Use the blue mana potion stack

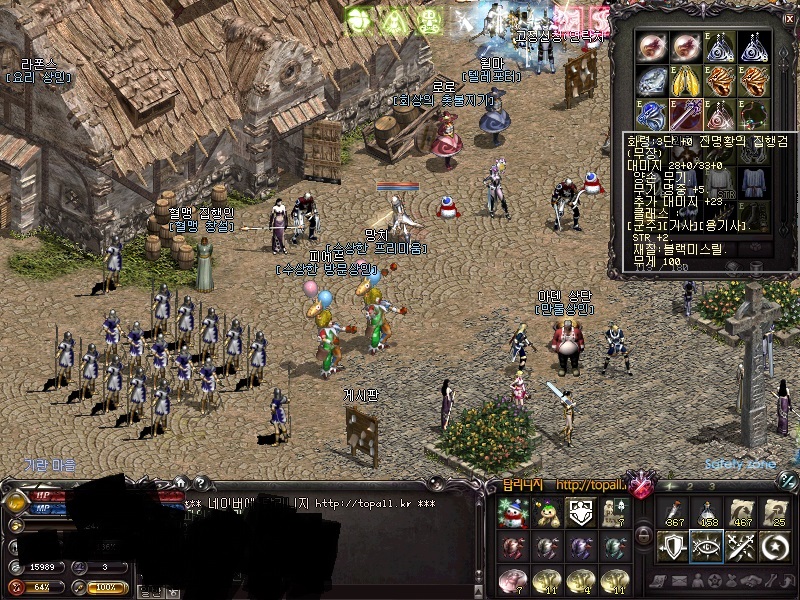click(x=707, y=513)
